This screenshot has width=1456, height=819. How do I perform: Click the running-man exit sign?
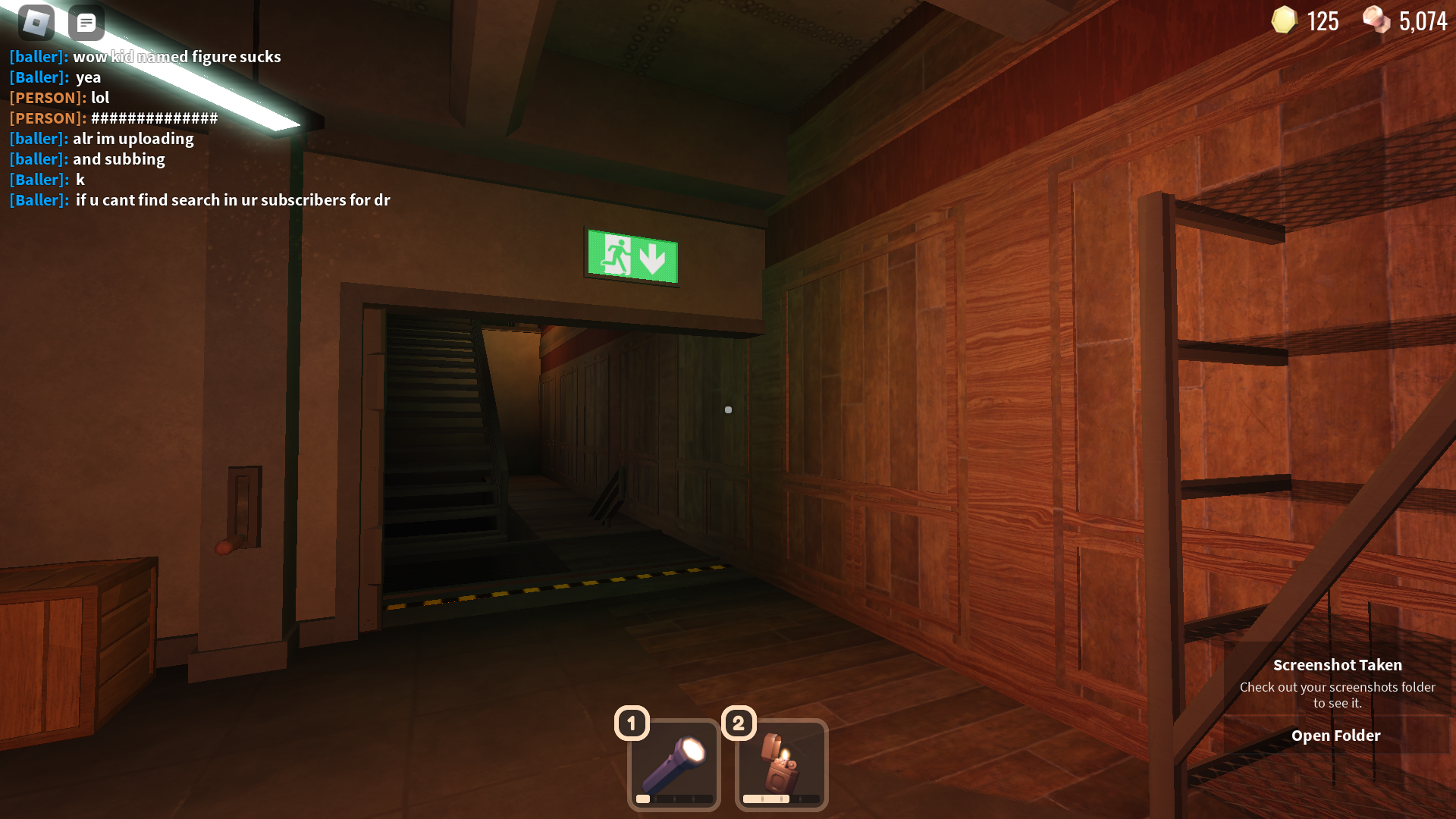pyautogui.click(x=632, y=253)
